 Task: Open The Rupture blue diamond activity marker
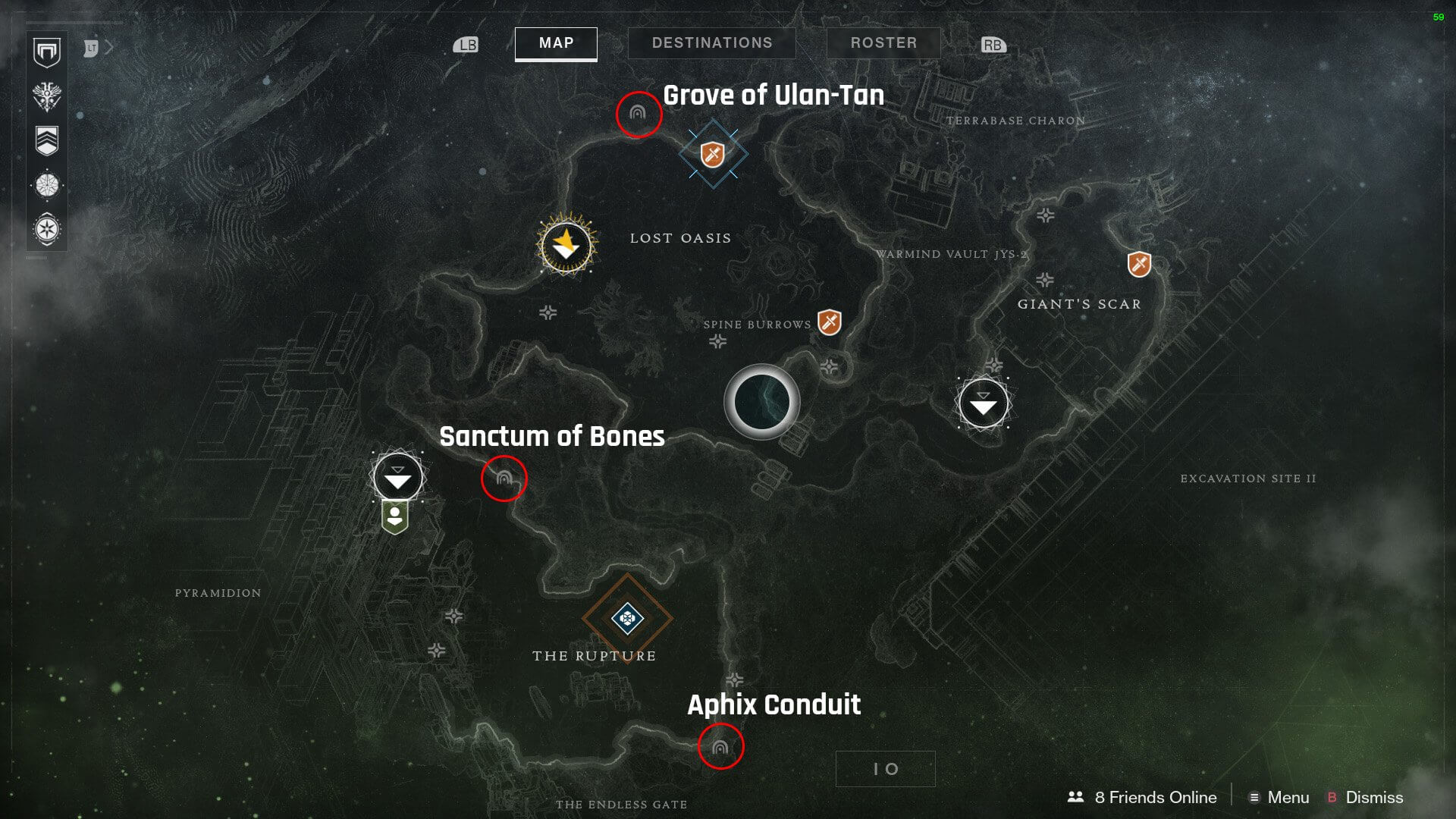627,618
